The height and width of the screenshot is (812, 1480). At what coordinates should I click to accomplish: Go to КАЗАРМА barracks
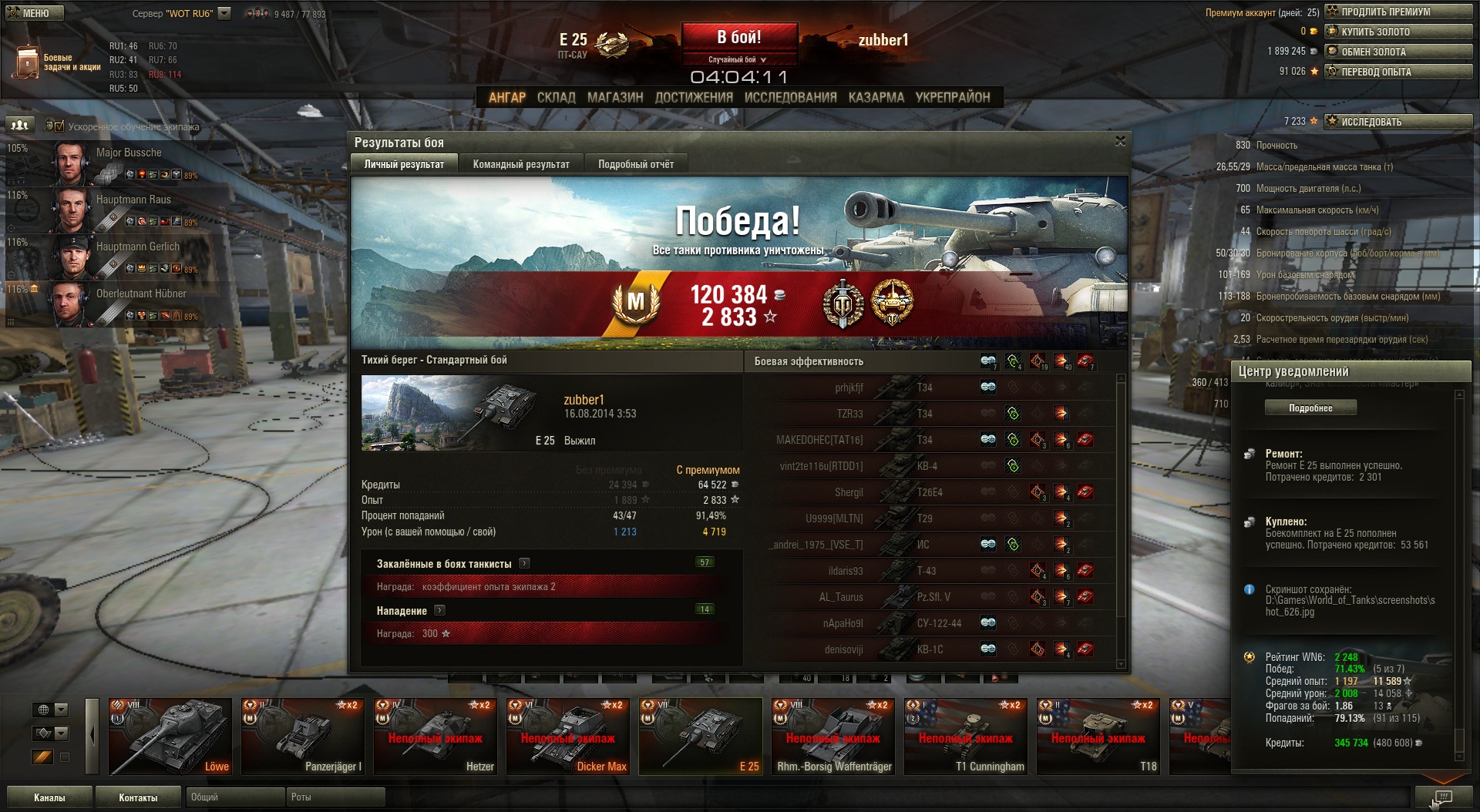[x=876, y=97]
